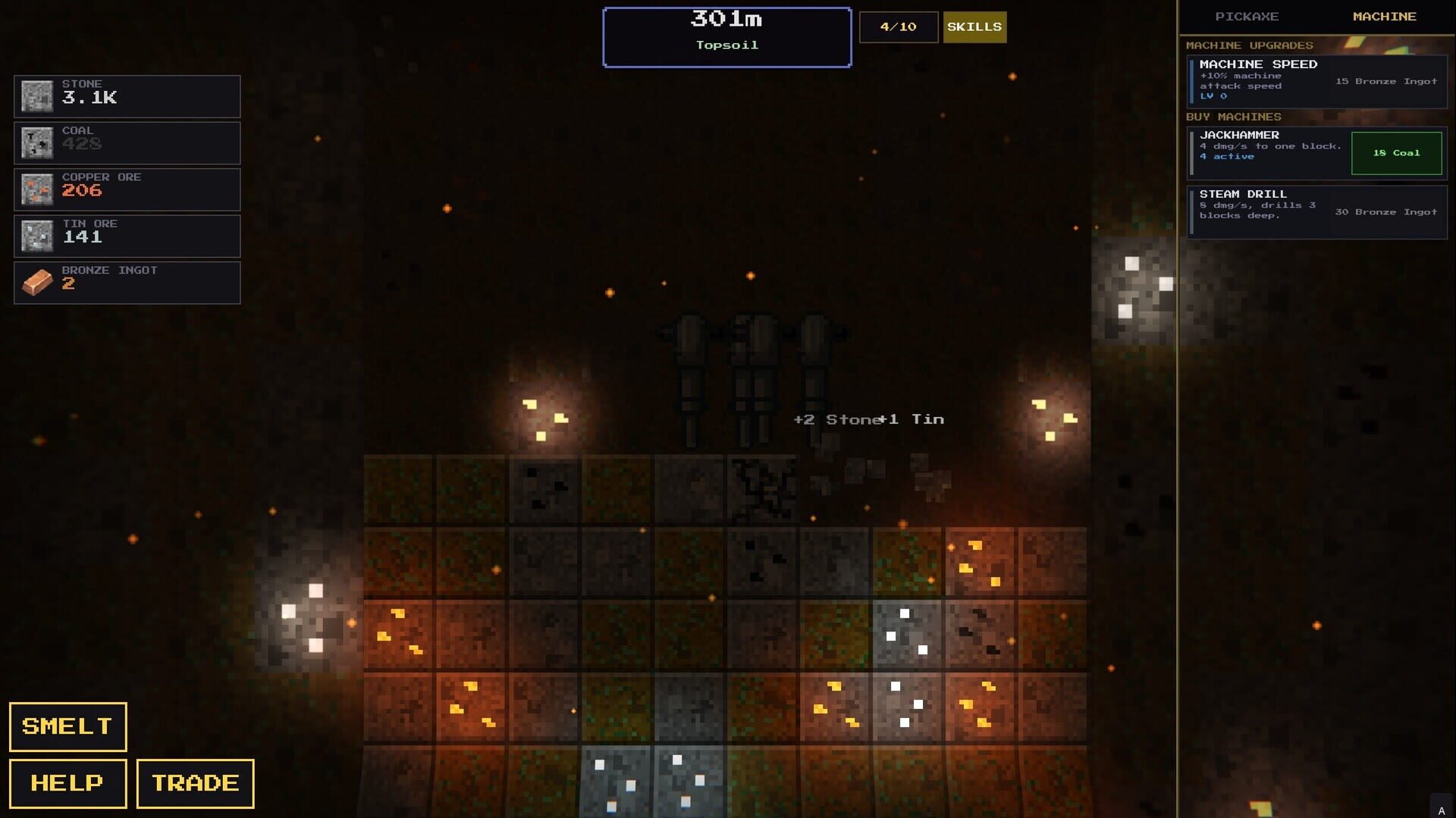
Task: Open the HELP panel
Action: pyautogui.click(x=67, y=782)
